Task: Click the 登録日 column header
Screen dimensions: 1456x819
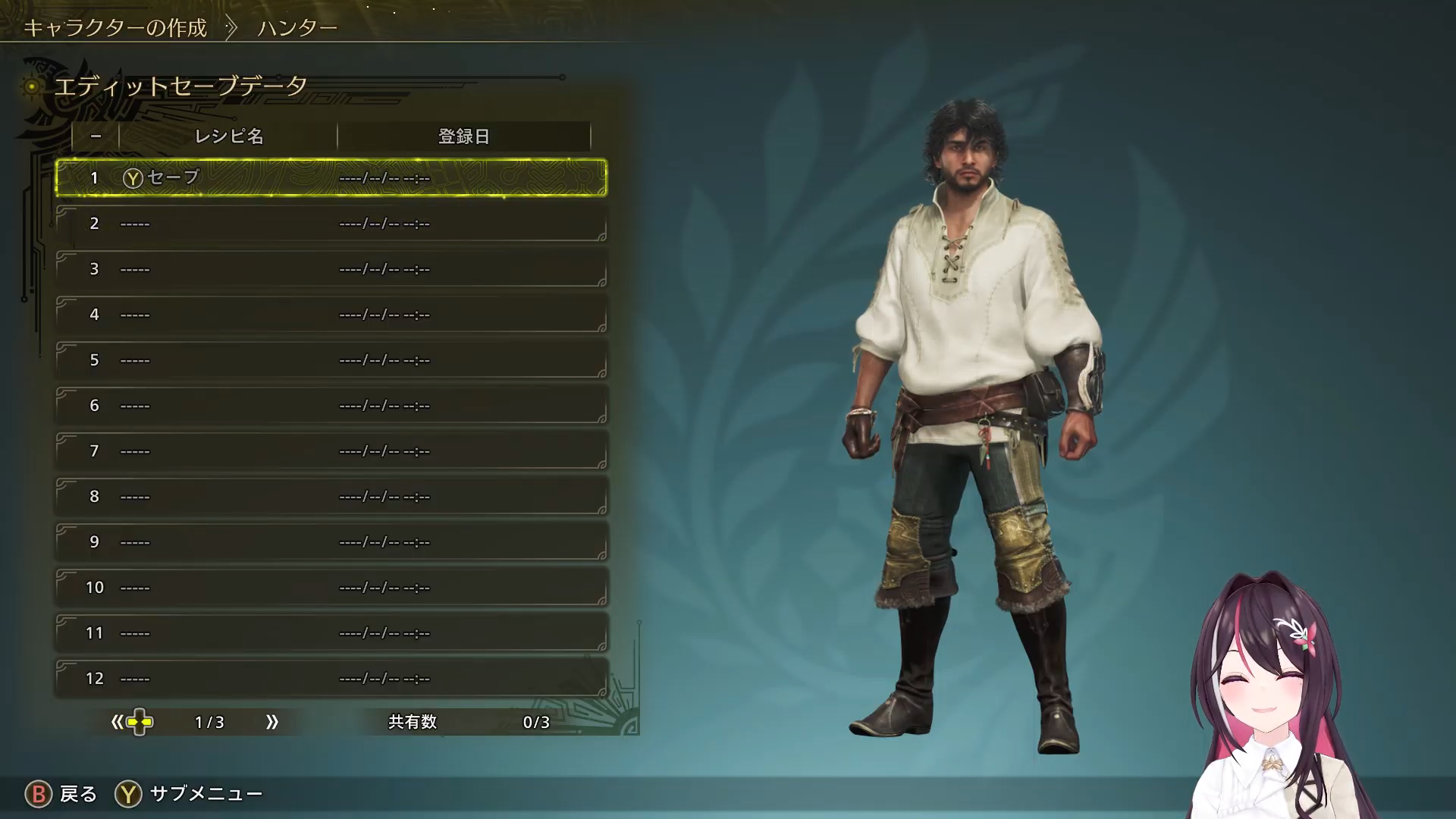Action: coord(463,136)
